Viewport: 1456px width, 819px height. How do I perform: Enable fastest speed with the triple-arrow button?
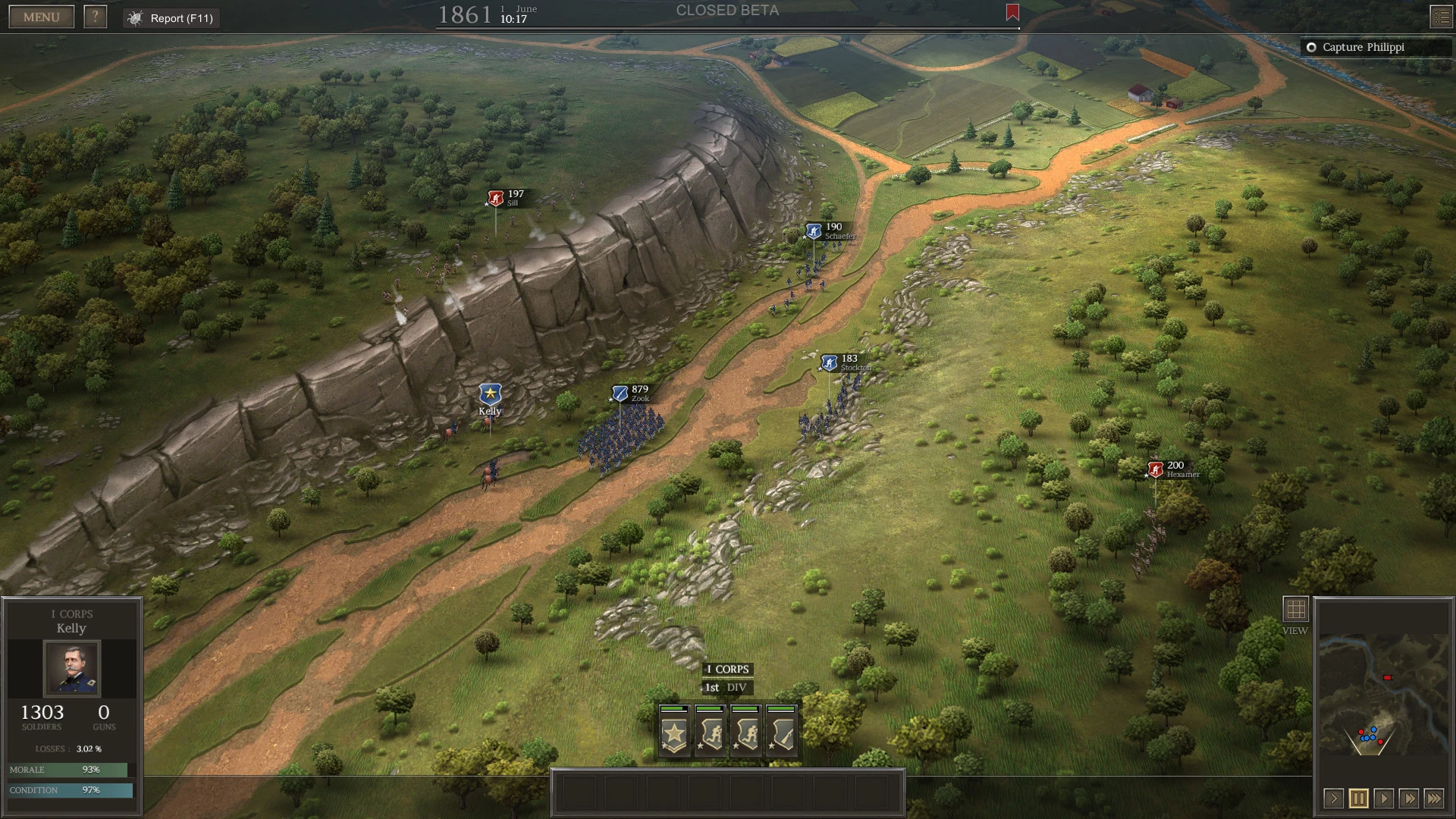1435,798
